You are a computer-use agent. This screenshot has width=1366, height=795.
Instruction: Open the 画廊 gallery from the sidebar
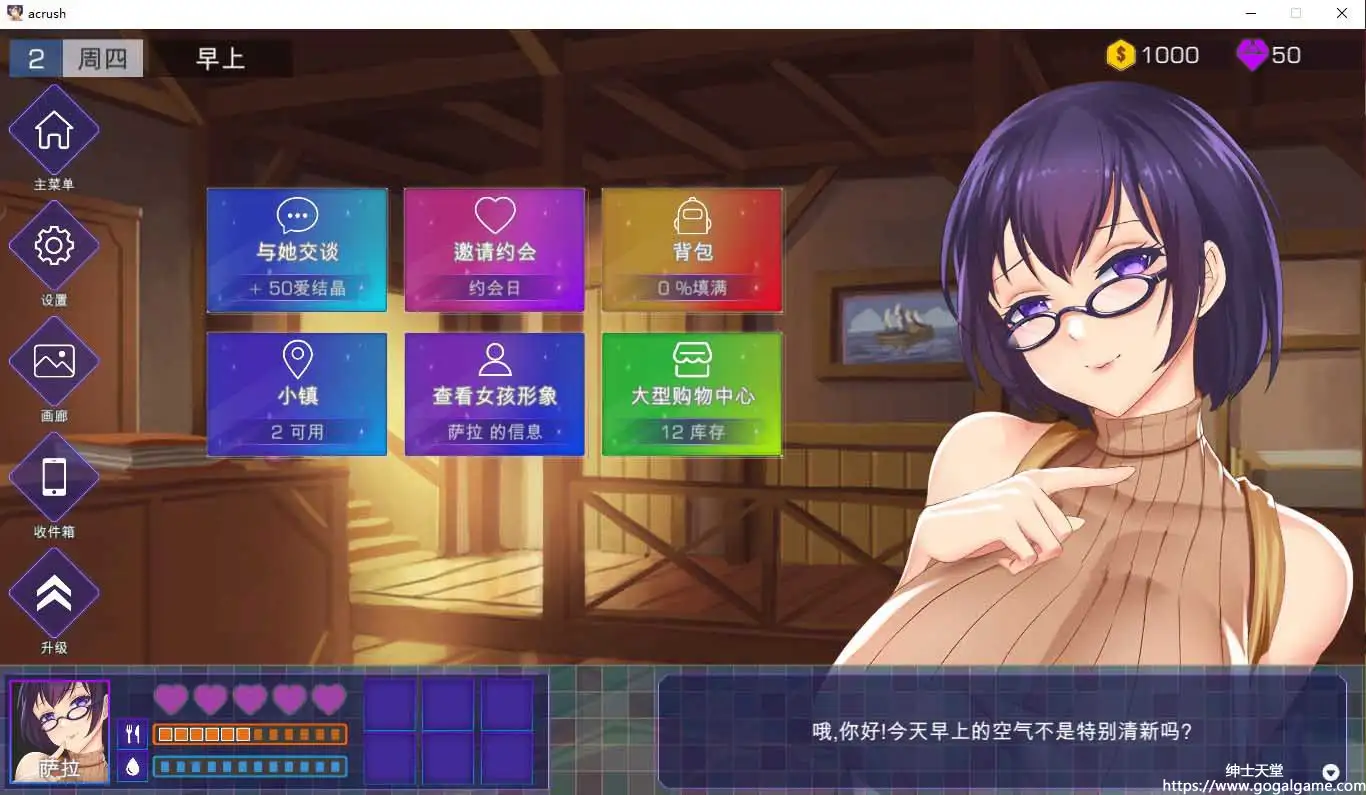53,360
